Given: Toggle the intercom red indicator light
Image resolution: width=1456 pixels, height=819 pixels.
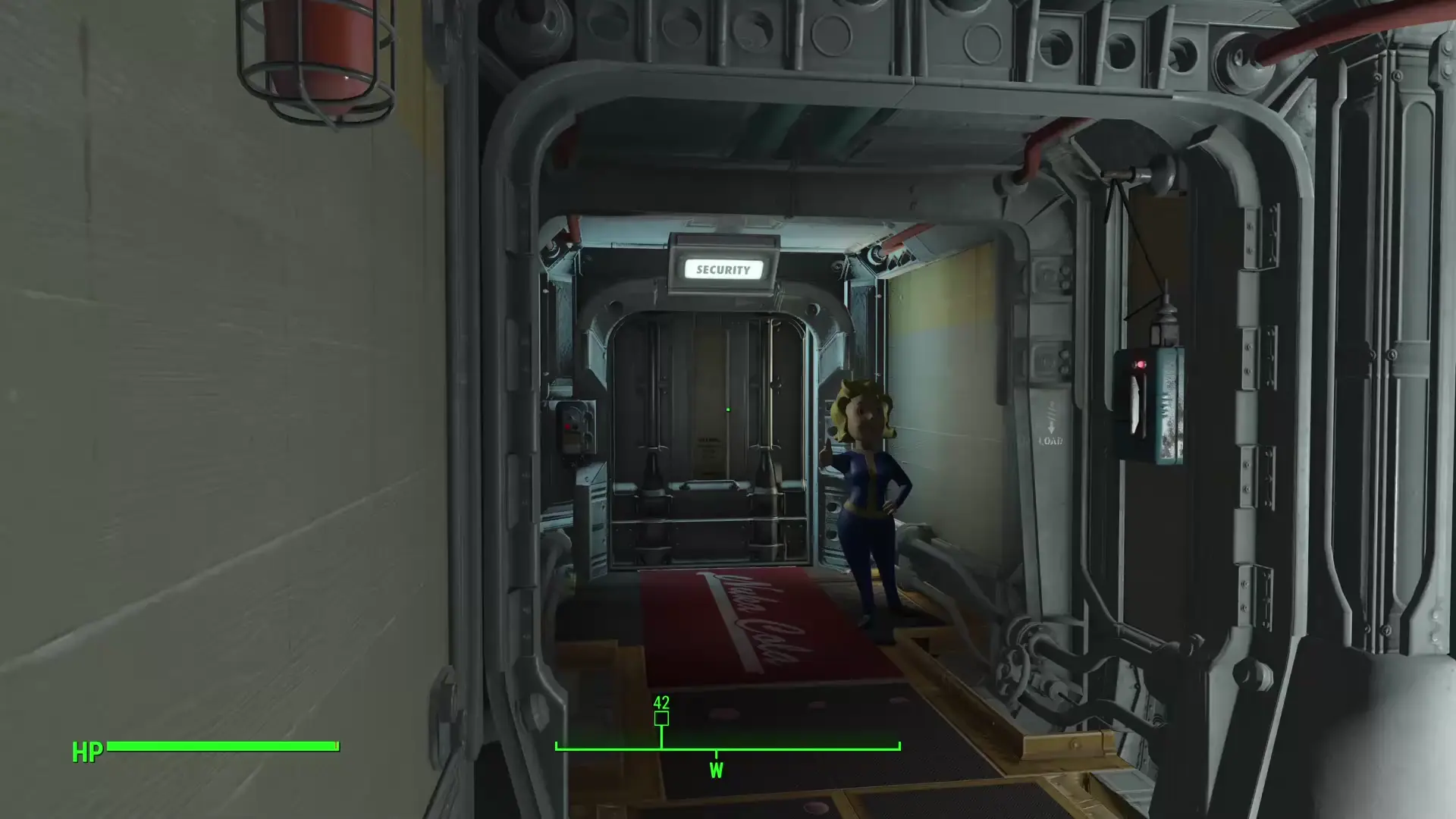Looking at the screenshot, I should [x=1142, y=365].
